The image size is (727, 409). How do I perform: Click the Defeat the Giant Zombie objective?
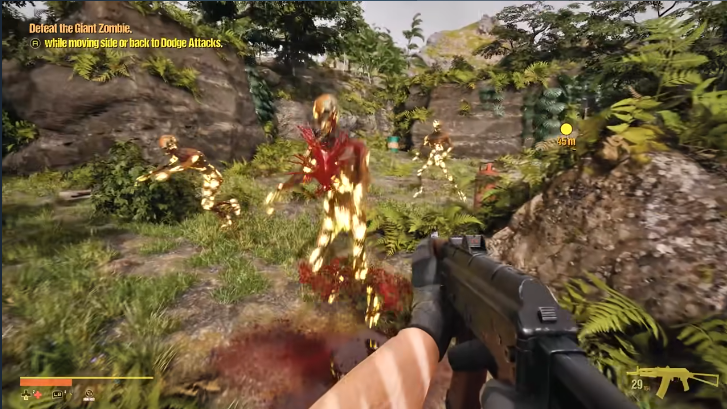click(x=80, y=29)
